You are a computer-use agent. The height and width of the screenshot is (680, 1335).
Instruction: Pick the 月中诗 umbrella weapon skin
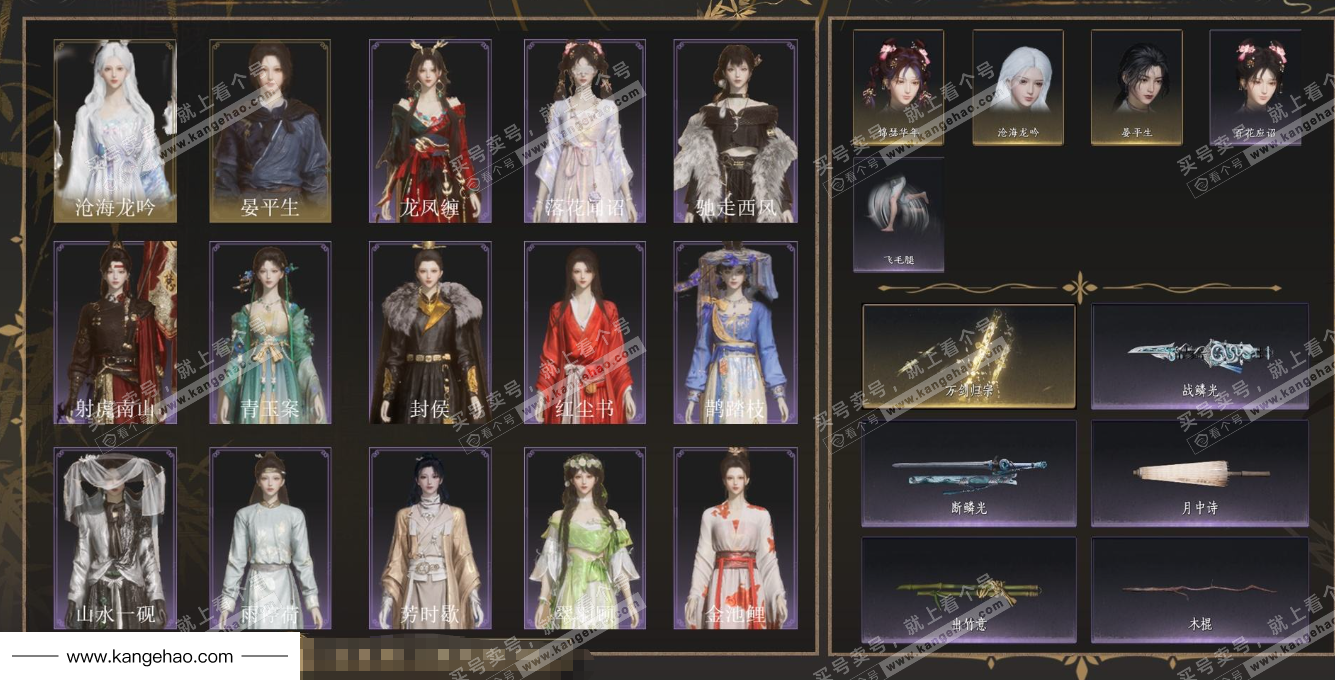click(x=1199, y=473)
